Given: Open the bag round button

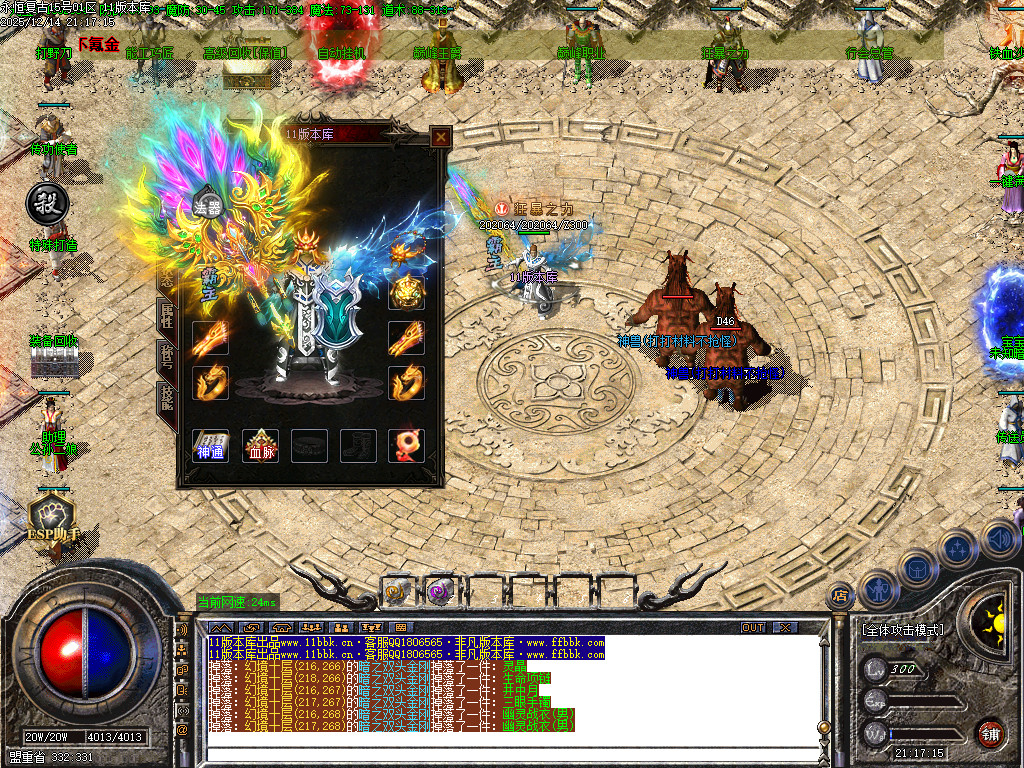Looking at the screenshot, I should (916, 568).
